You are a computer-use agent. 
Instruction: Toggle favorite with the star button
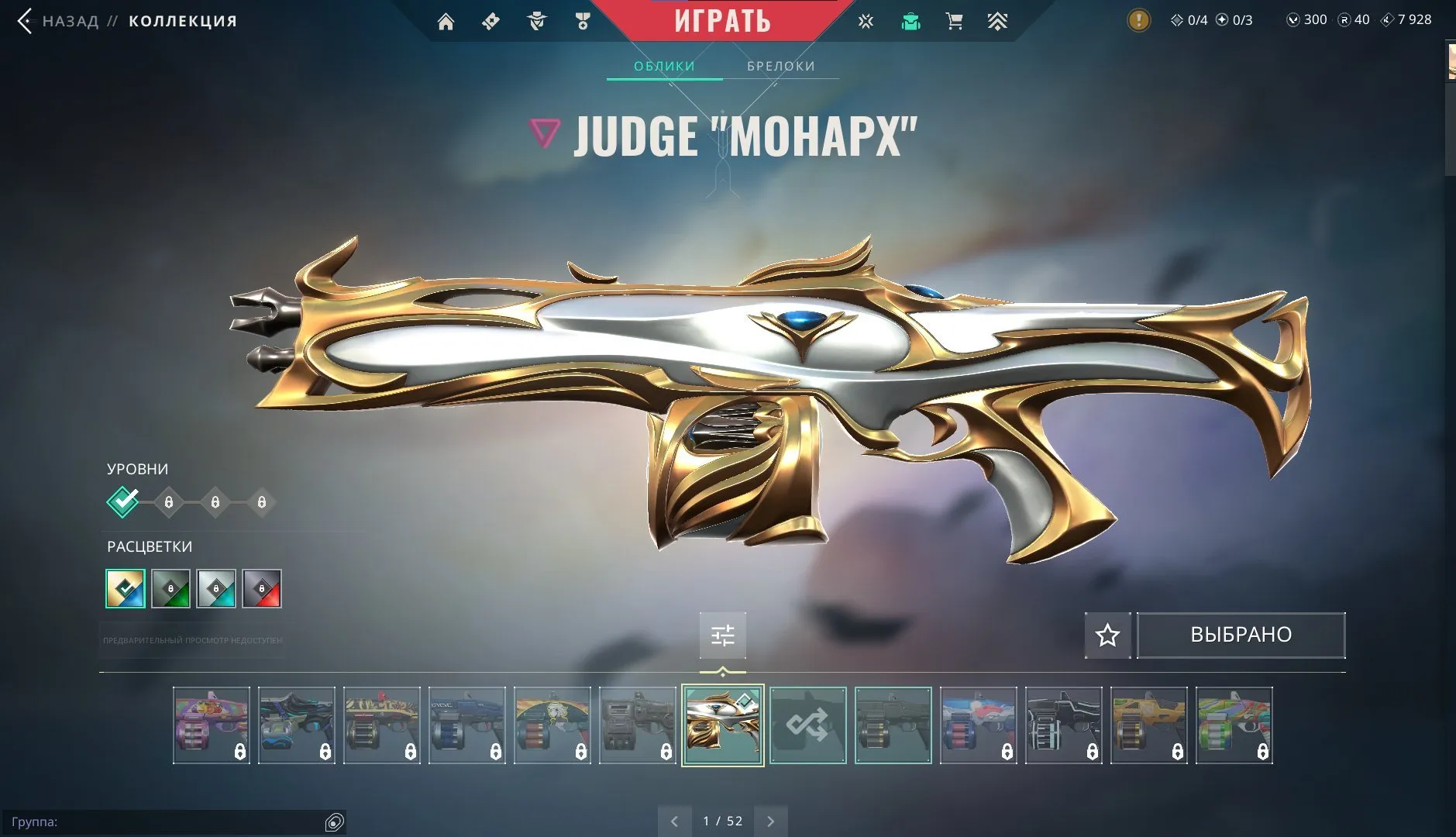pyautogui.click(x=1107, y=635)
